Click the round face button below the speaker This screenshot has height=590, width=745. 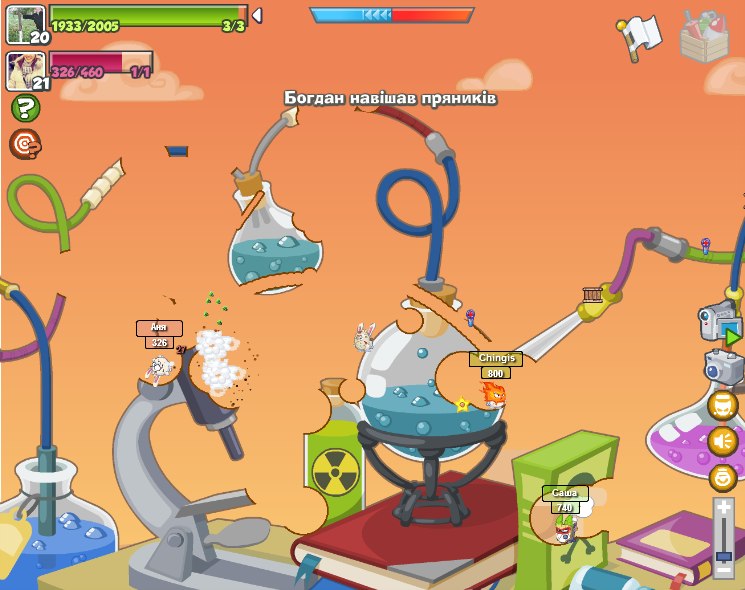coord(723,477)
